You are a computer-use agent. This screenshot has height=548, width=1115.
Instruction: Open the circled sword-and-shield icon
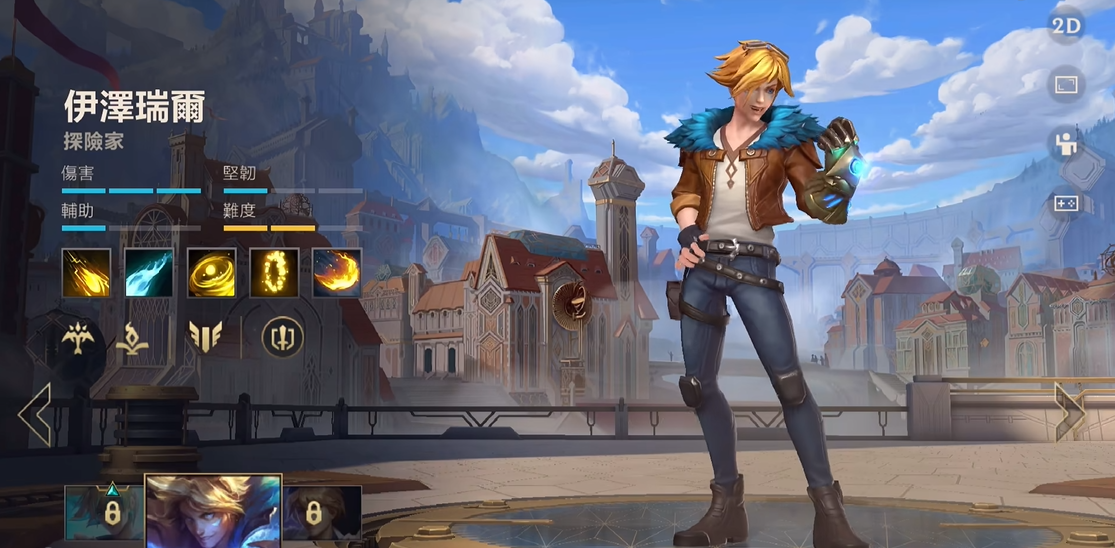[281, 337]
